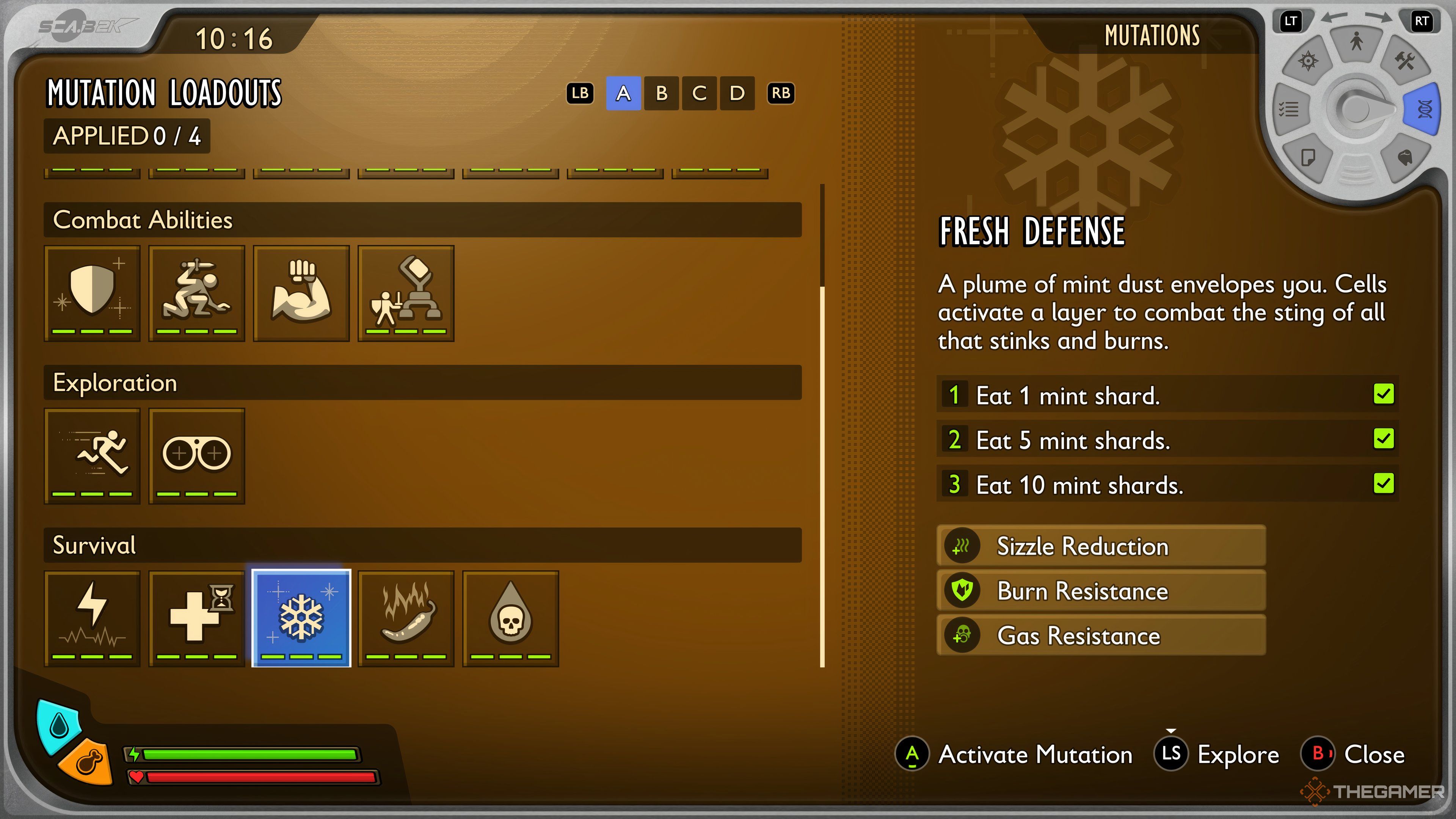Select the lightning Survival mutation

click(x=92, y=618)
